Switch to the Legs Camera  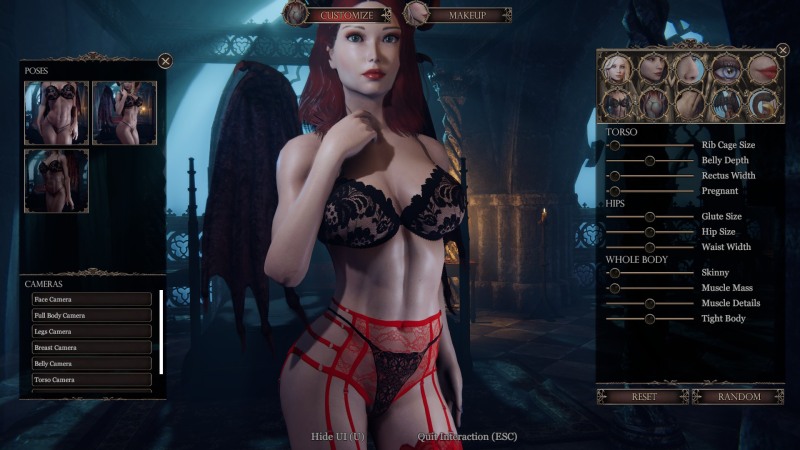pos(92,331)
